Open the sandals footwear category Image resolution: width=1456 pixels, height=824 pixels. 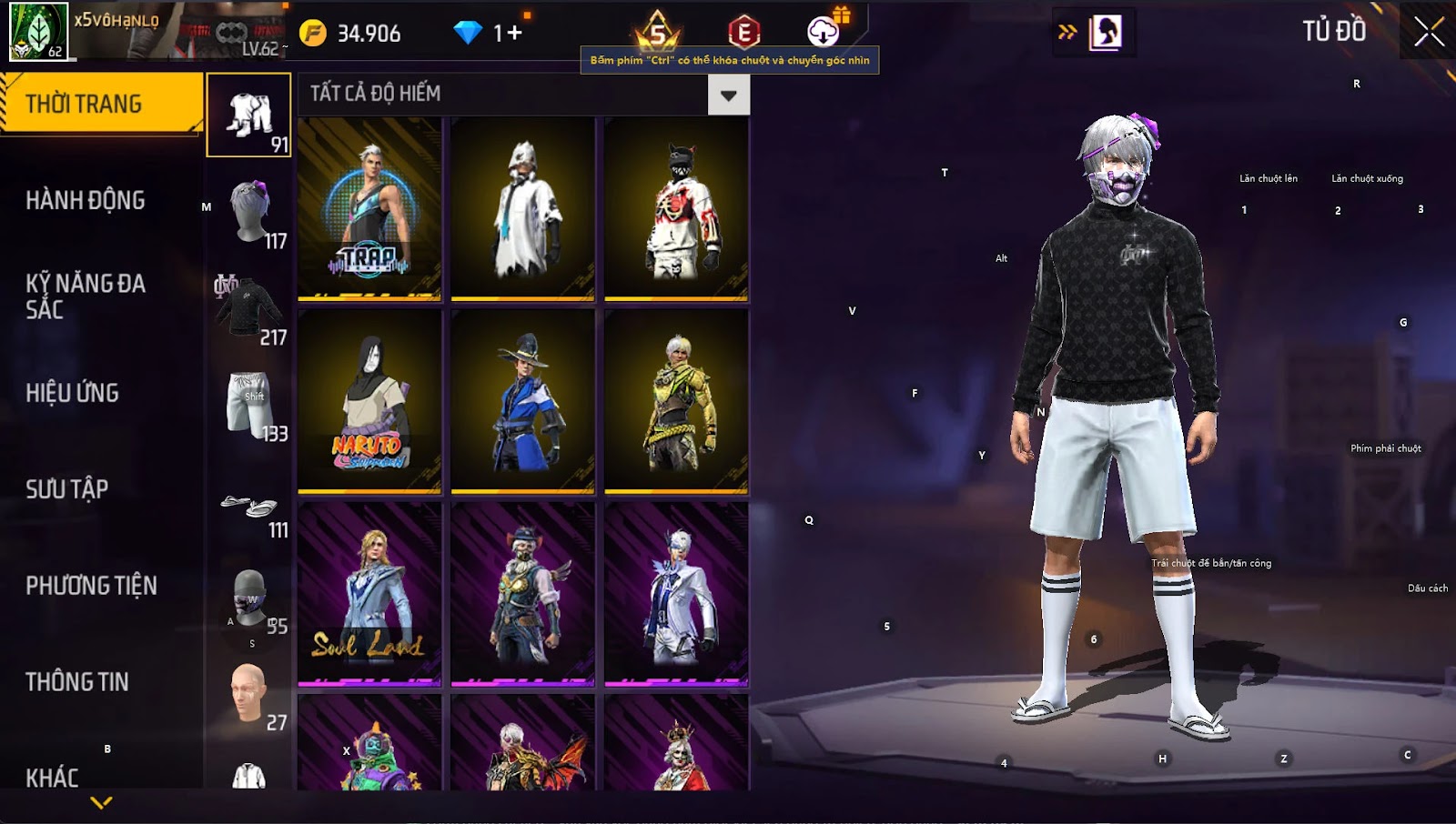tap(249, 507)
